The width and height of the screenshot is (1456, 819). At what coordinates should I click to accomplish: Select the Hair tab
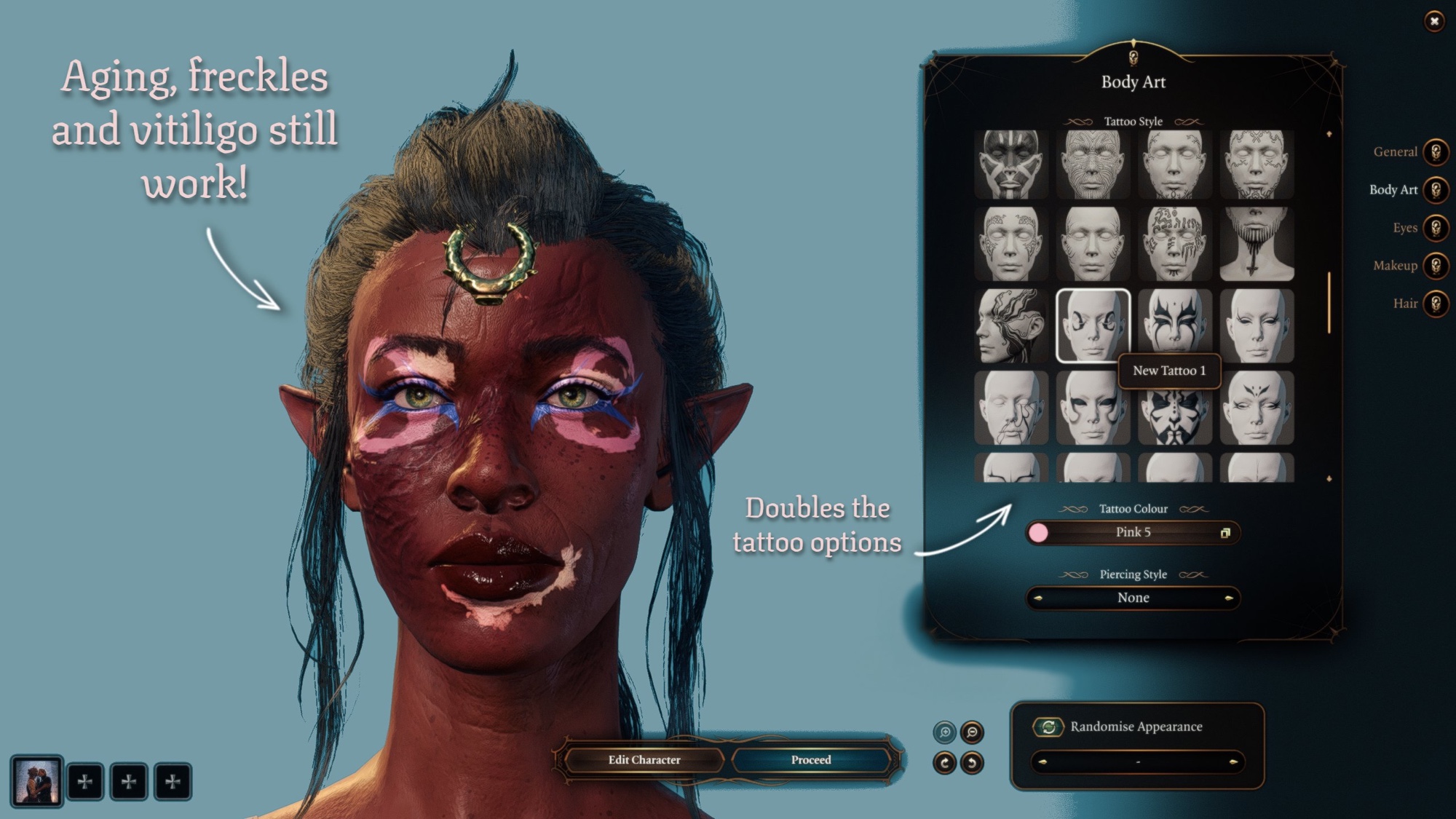pos(1436,304)
